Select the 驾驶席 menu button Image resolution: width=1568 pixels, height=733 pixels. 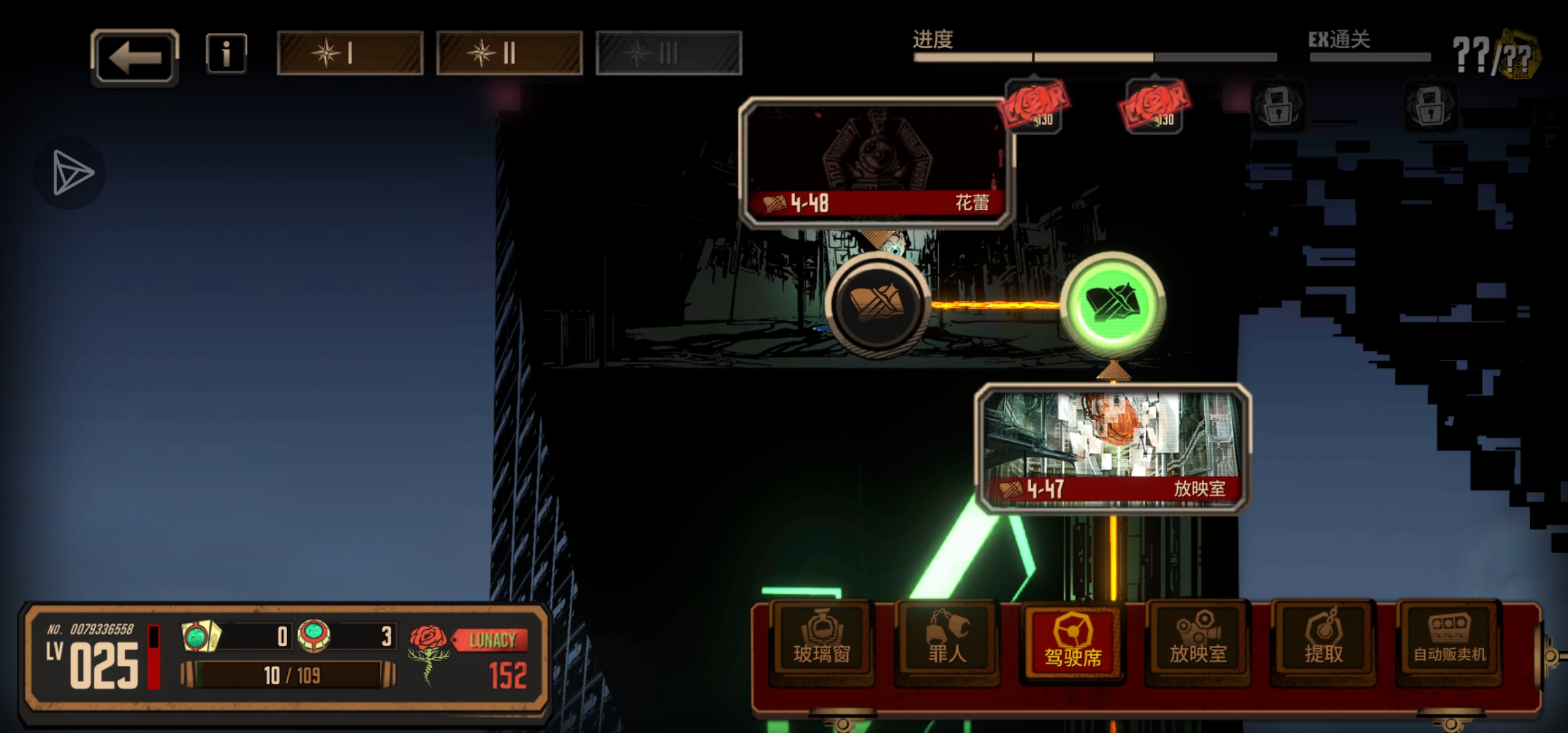(x=1072, y=643)
